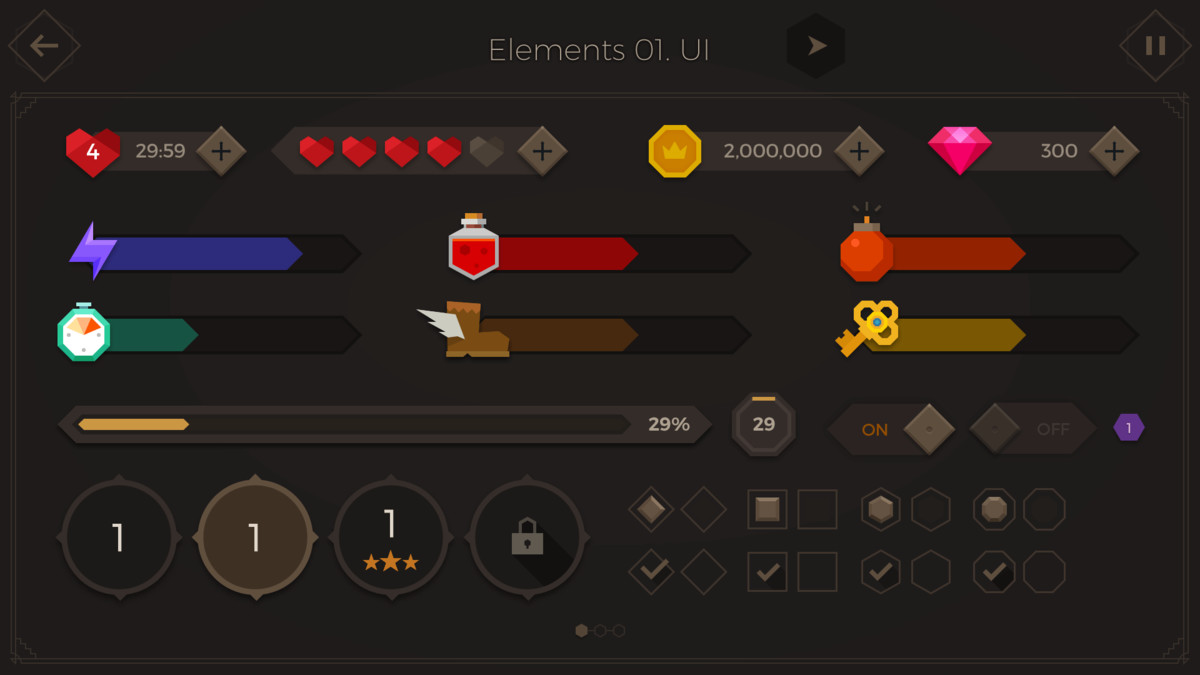Pause the game with the pause button
Image resolution: width=1200 pixels, height=675 pixels.
tap(1155, 46)
